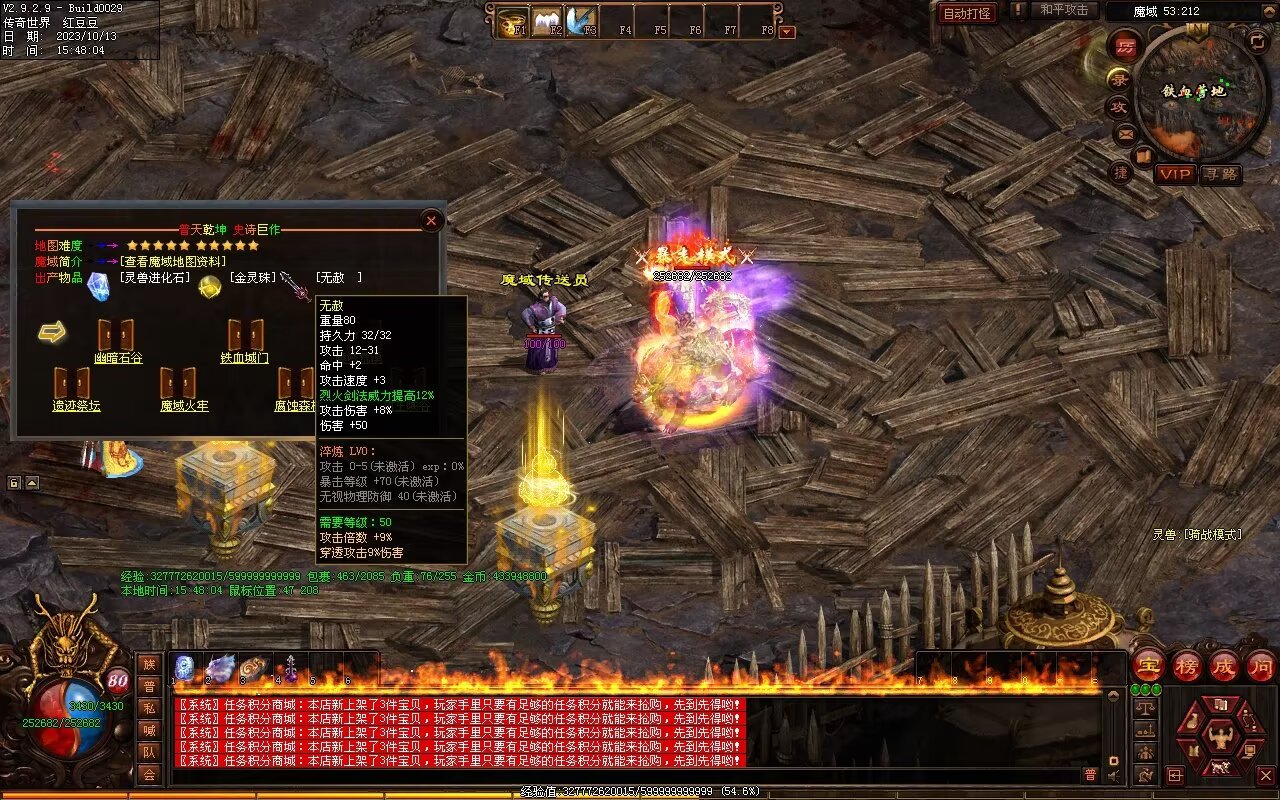The width and height of the screenshot is (1280, 800).
Task: Switch chat to the 喊 shout channel
Action: [x=149, y=730]
